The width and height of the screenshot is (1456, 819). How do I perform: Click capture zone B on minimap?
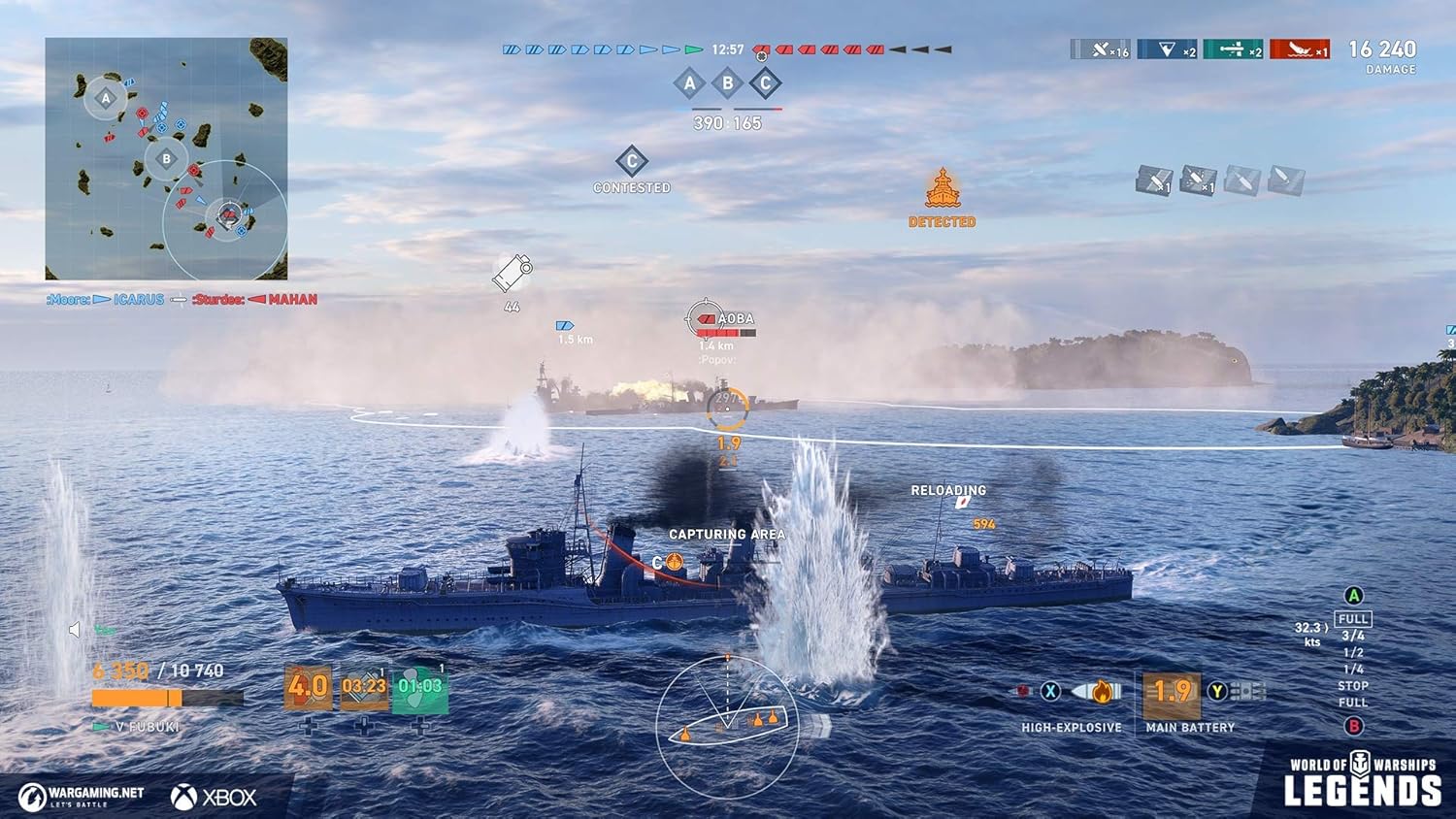click(x=166, y=159)
